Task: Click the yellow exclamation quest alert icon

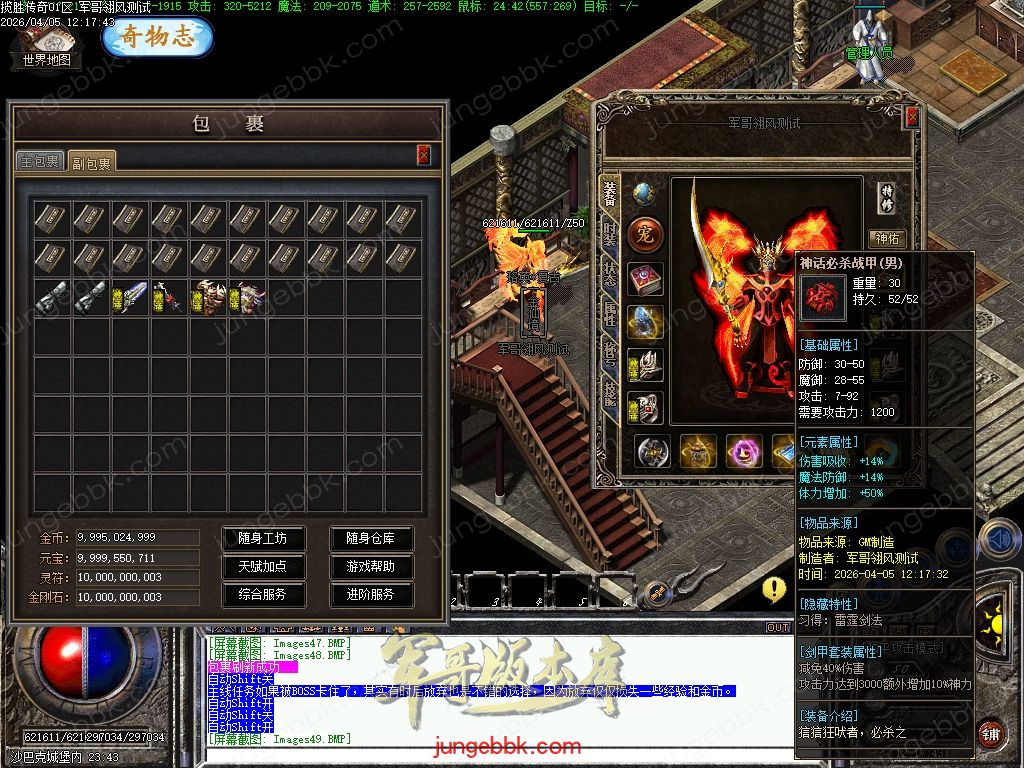Action: [774, 589]
